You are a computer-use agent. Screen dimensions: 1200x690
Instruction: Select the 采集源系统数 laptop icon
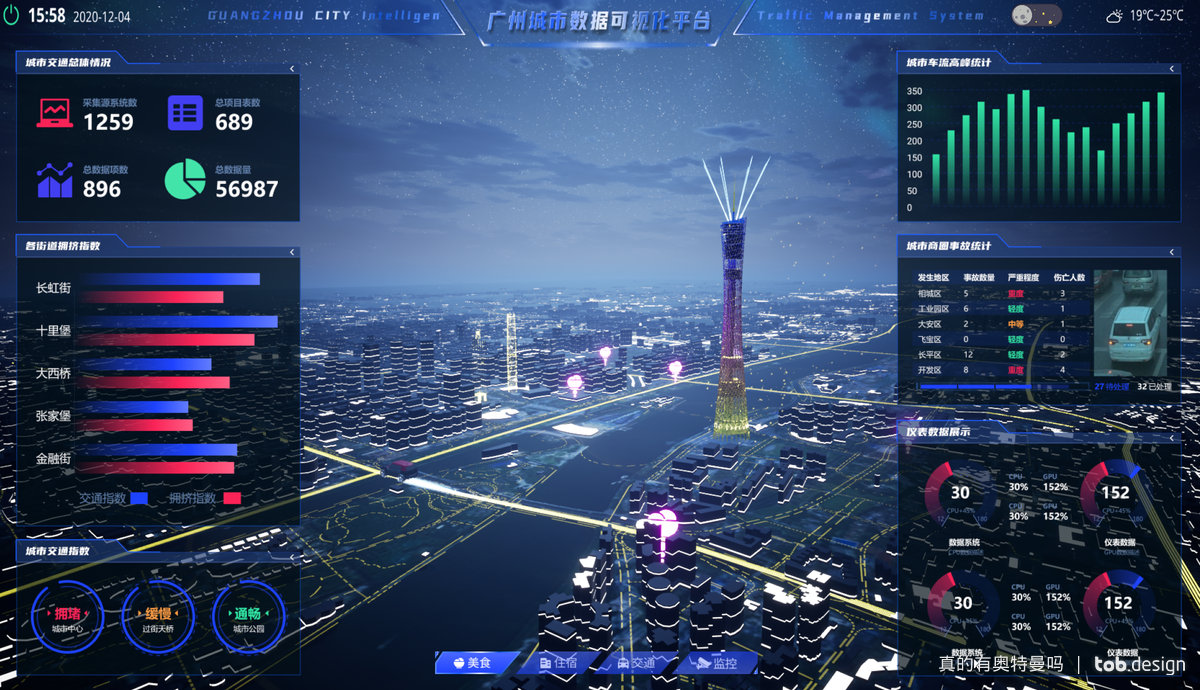pyautogui.click(x=54, y=113)
